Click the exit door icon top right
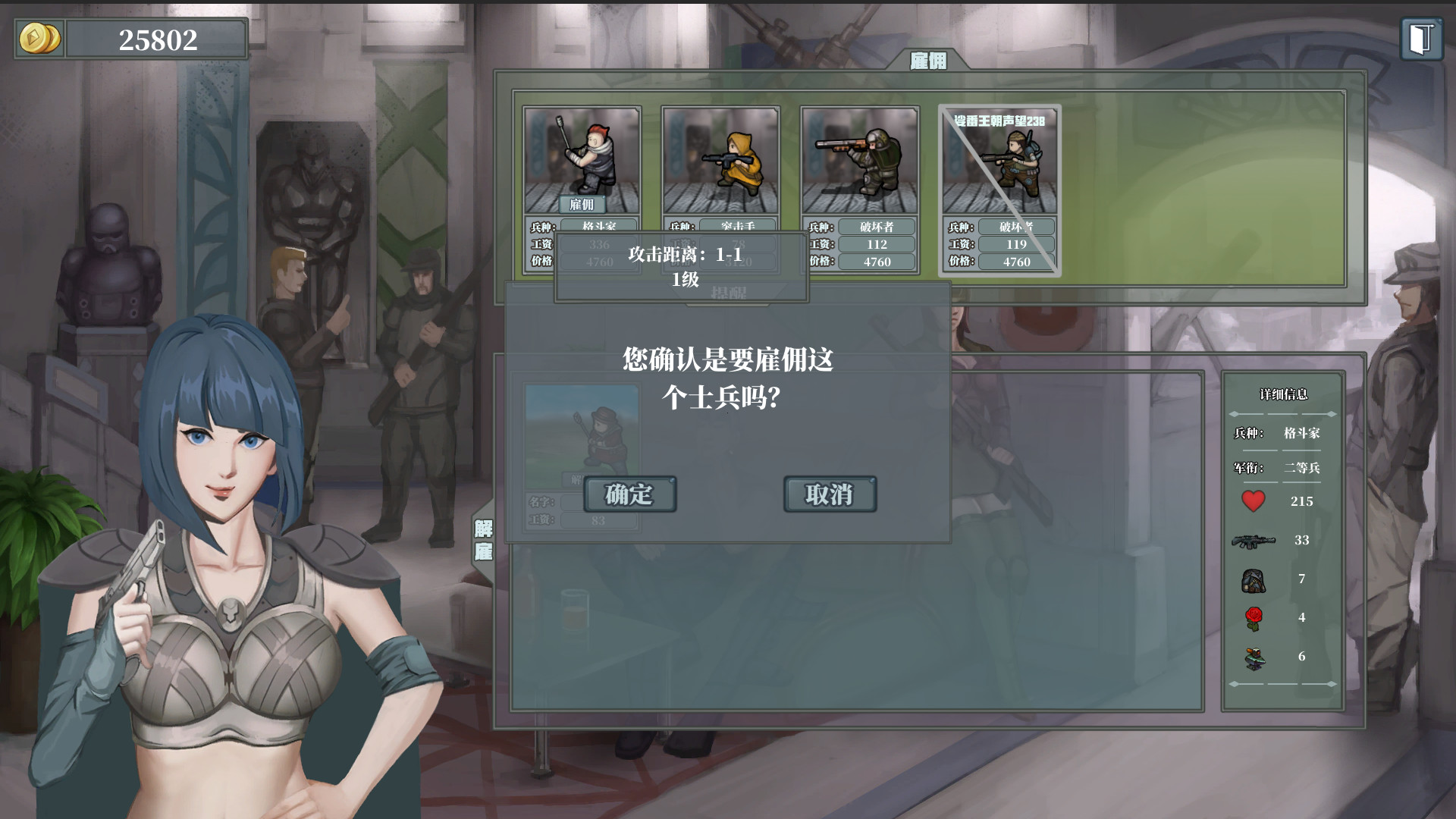This screenshot has width=1456, height=819. [x=1423, y=36]
